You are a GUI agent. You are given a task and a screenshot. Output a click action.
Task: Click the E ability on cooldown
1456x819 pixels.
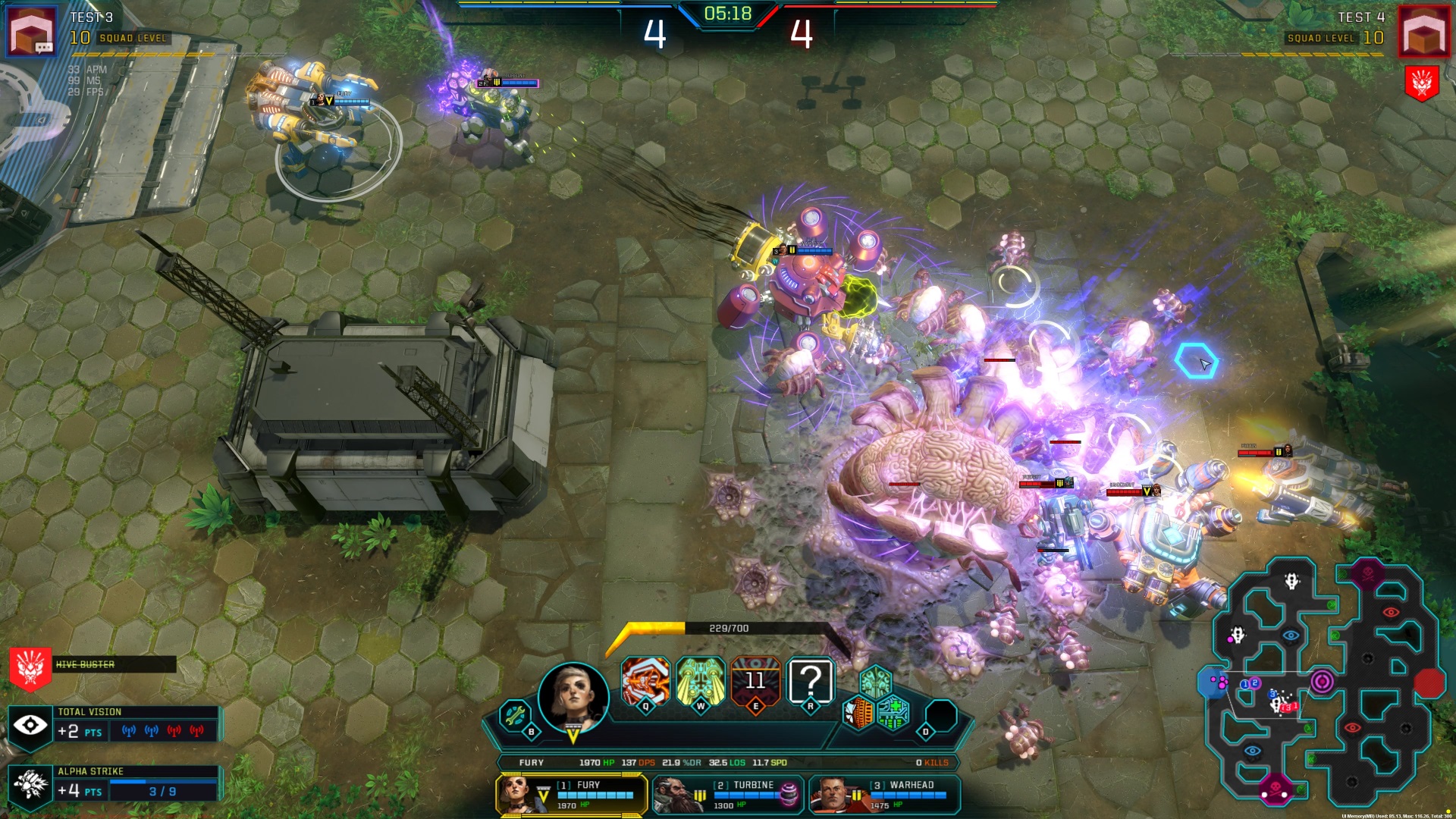point(755,681)
